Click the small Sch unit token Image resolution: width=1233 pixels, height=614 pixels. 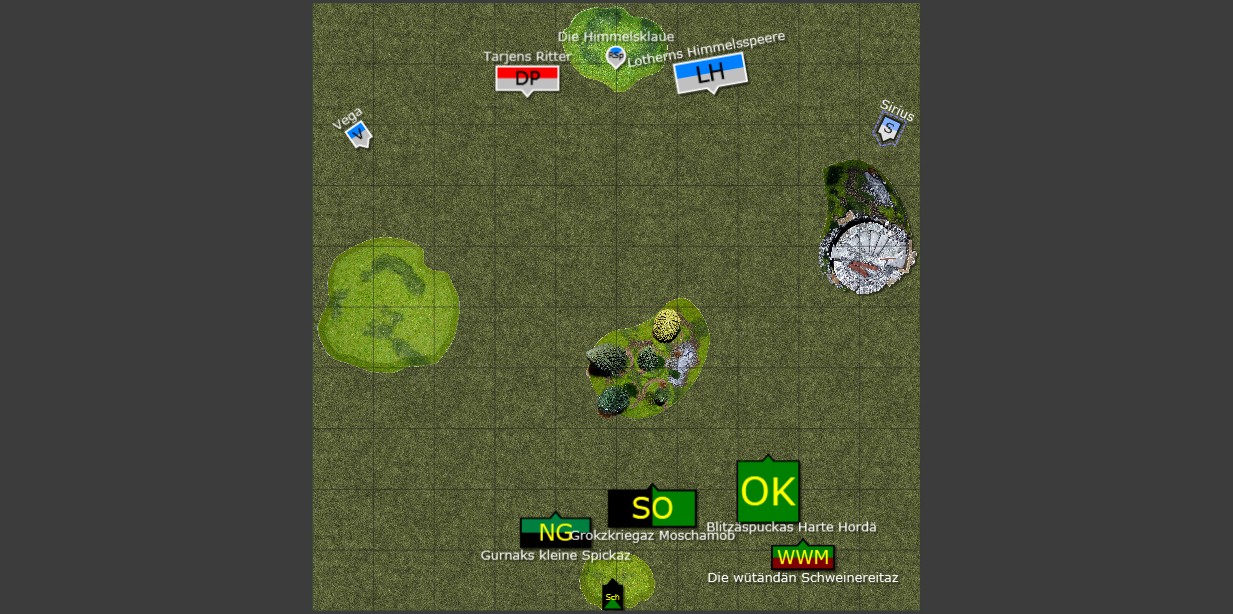tap(613, 597)
